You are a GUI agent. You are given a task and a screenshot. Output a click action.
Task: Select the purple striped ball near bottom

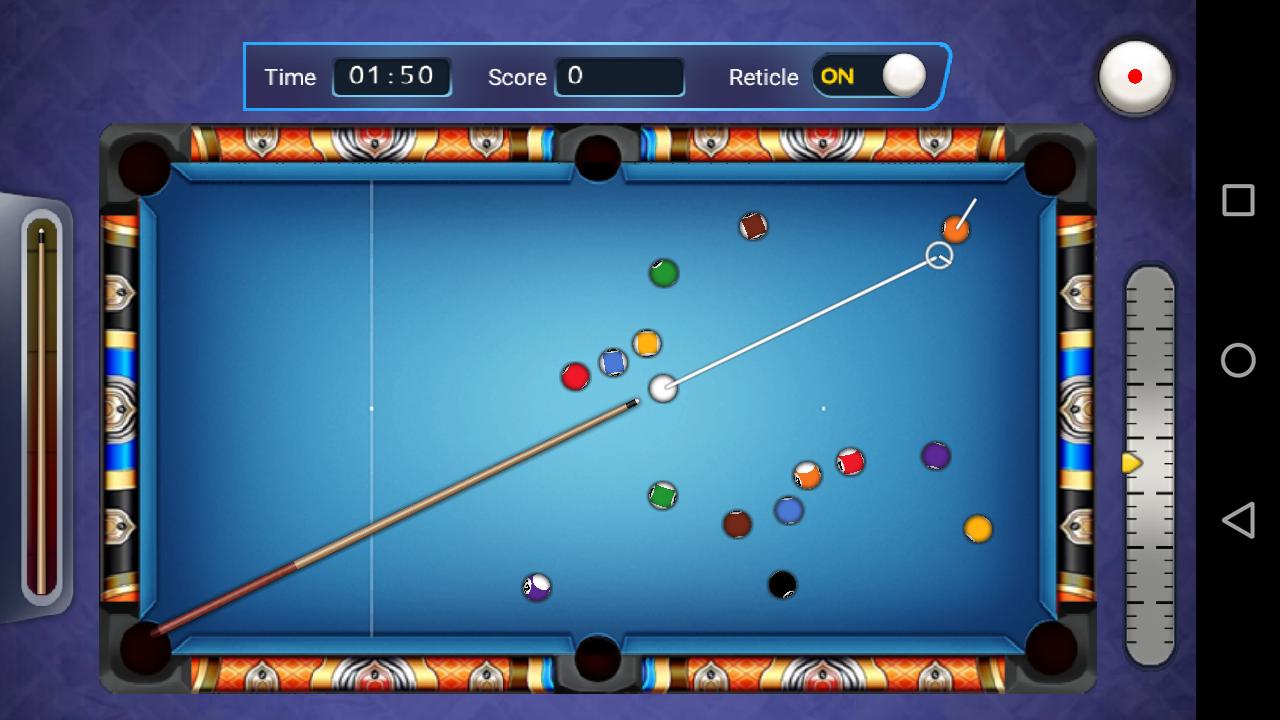coord(535,588)
